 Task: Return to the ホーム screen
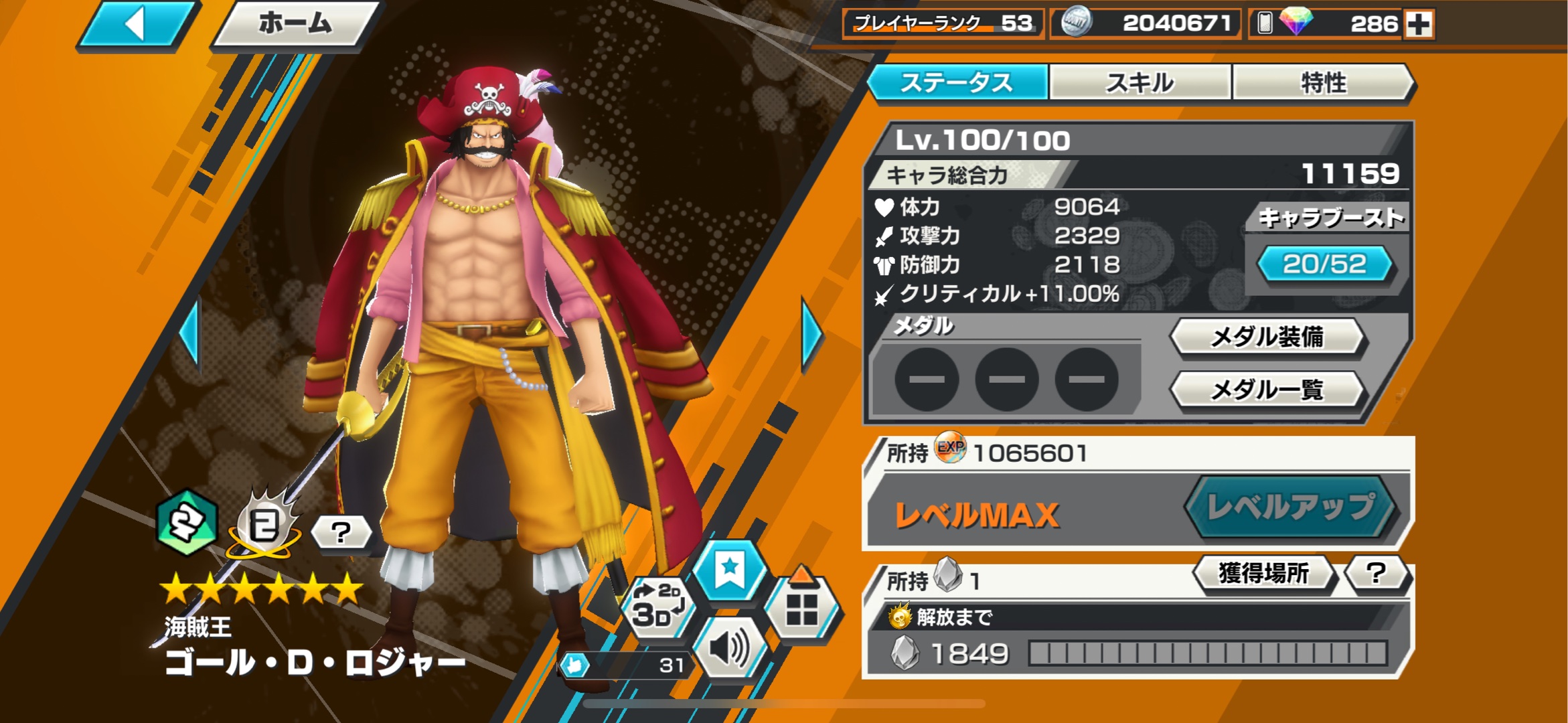pyautogui.click(x=295, y=25)
